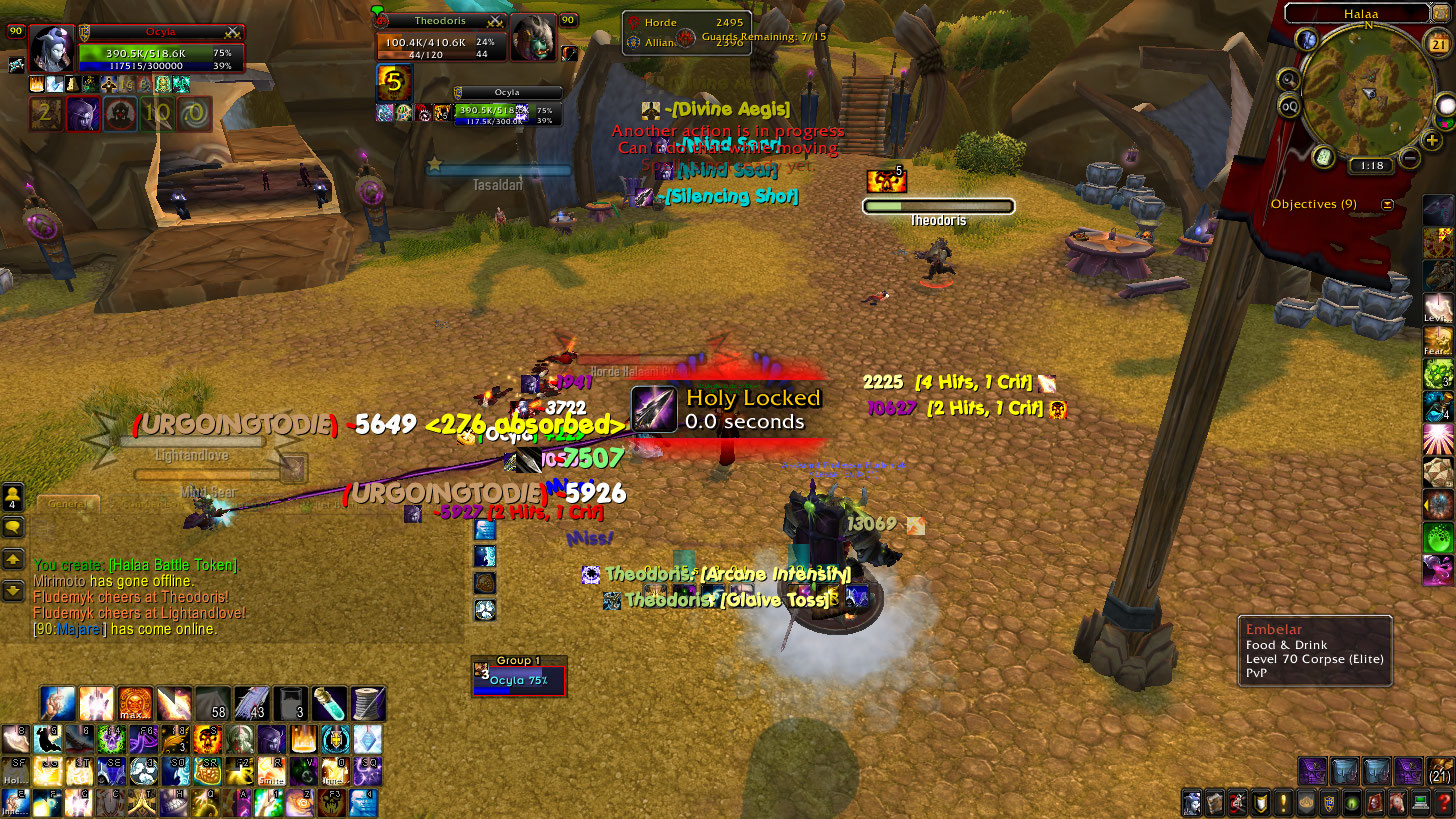Screen dimensions: 1456x819
Task: Open the game menu computer icon
Action: point(1420,802)
